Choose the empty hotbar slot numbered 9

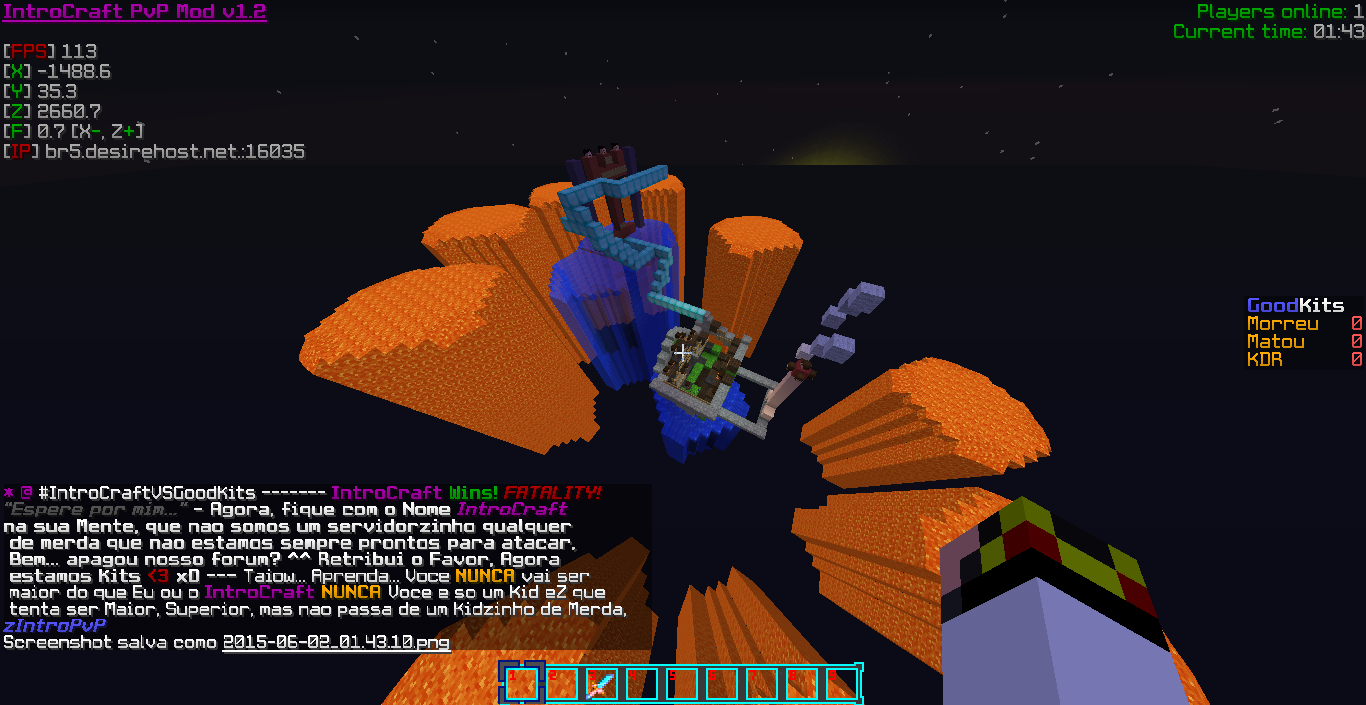click(841, 684)
